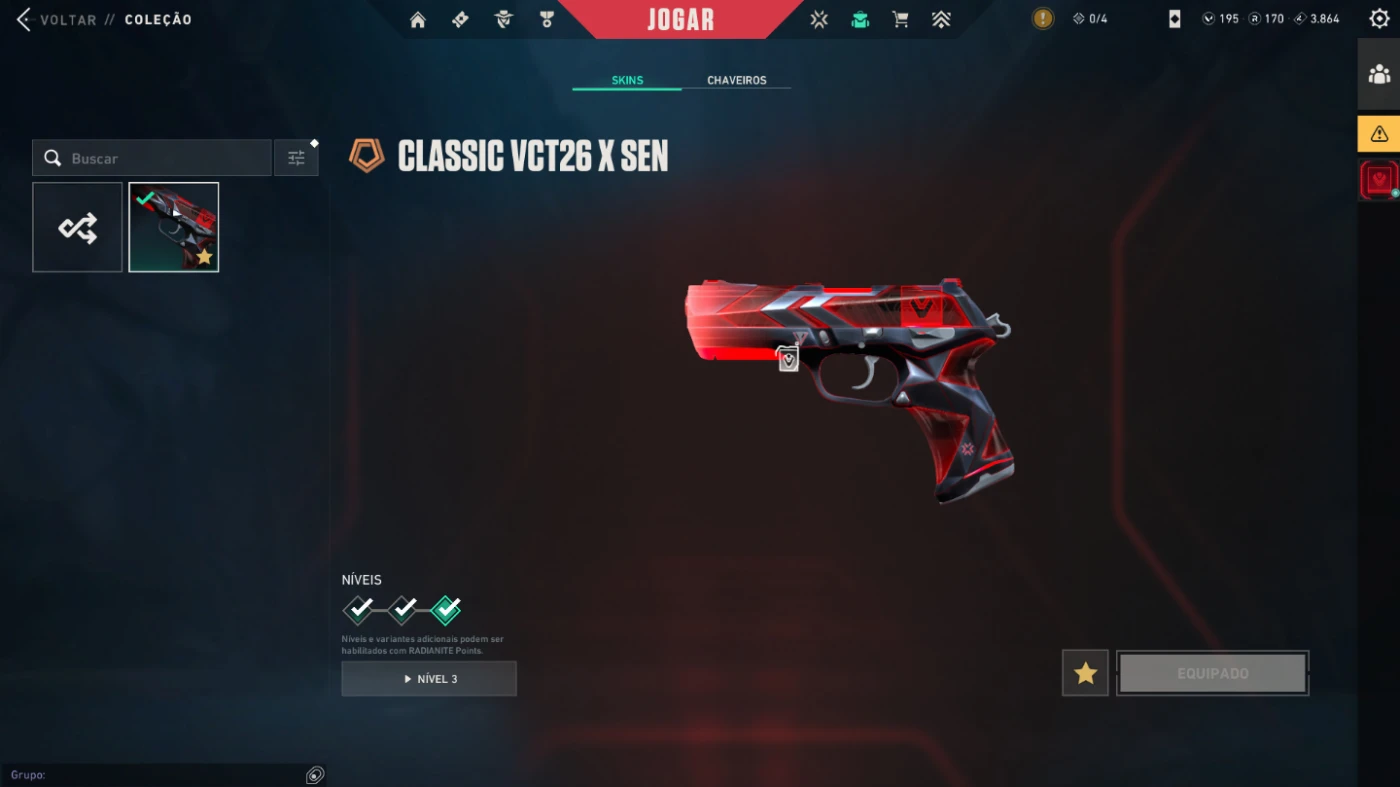
Task: Select the Skins tab
Action: [x=627, y=80]
